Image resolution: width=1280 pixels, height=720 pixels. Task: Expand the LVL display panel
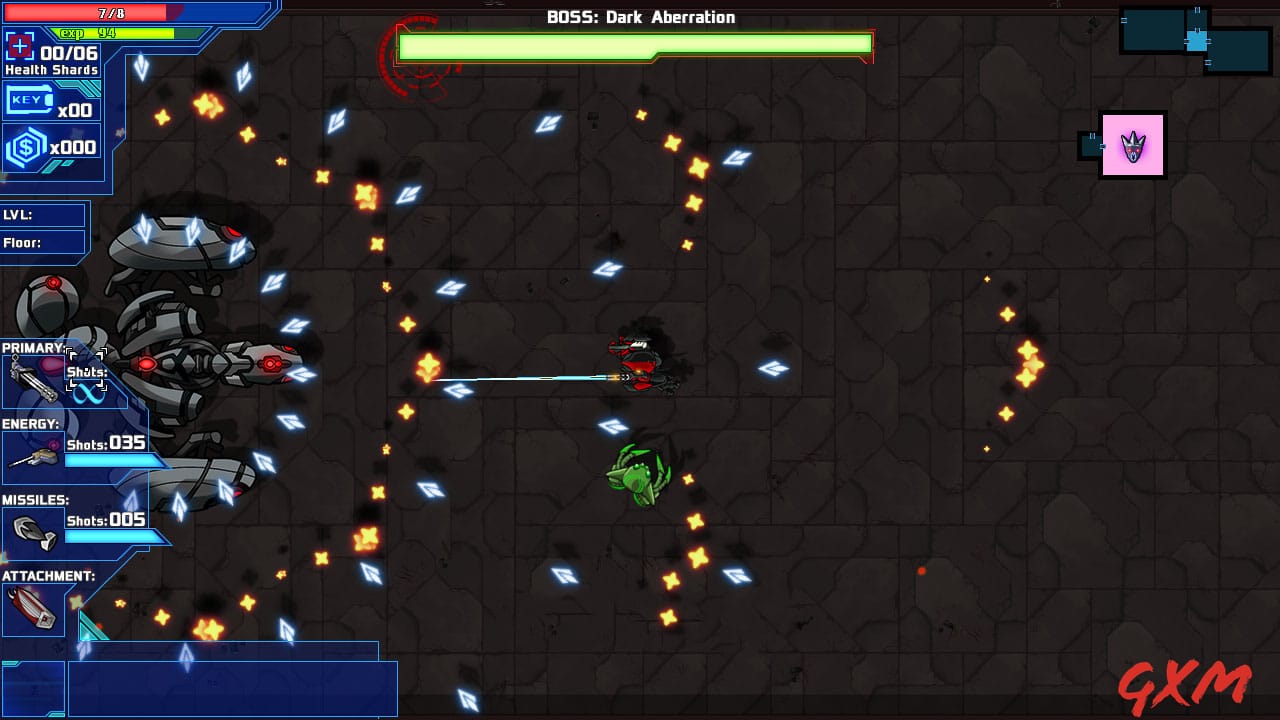pyautogui.click(x=44, y=215)
